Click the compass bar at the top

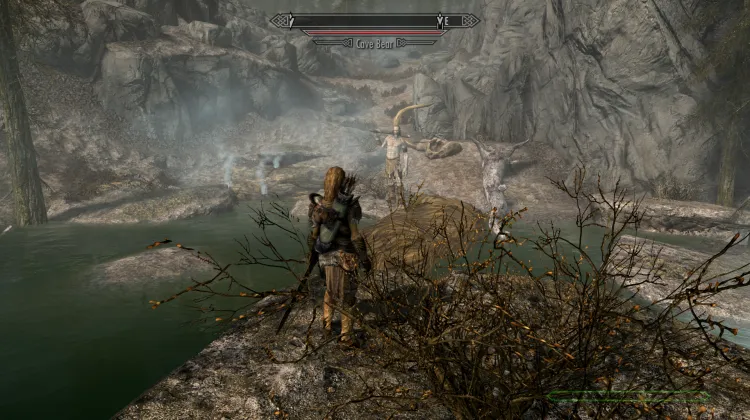tap(374, 20)
